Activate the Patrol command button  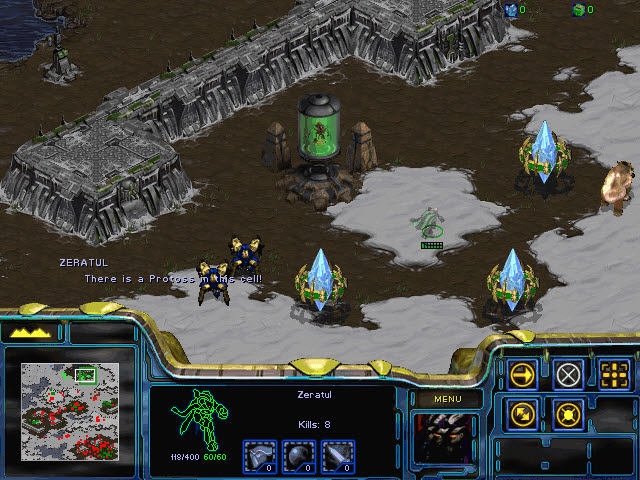click(x=523, y=413)
